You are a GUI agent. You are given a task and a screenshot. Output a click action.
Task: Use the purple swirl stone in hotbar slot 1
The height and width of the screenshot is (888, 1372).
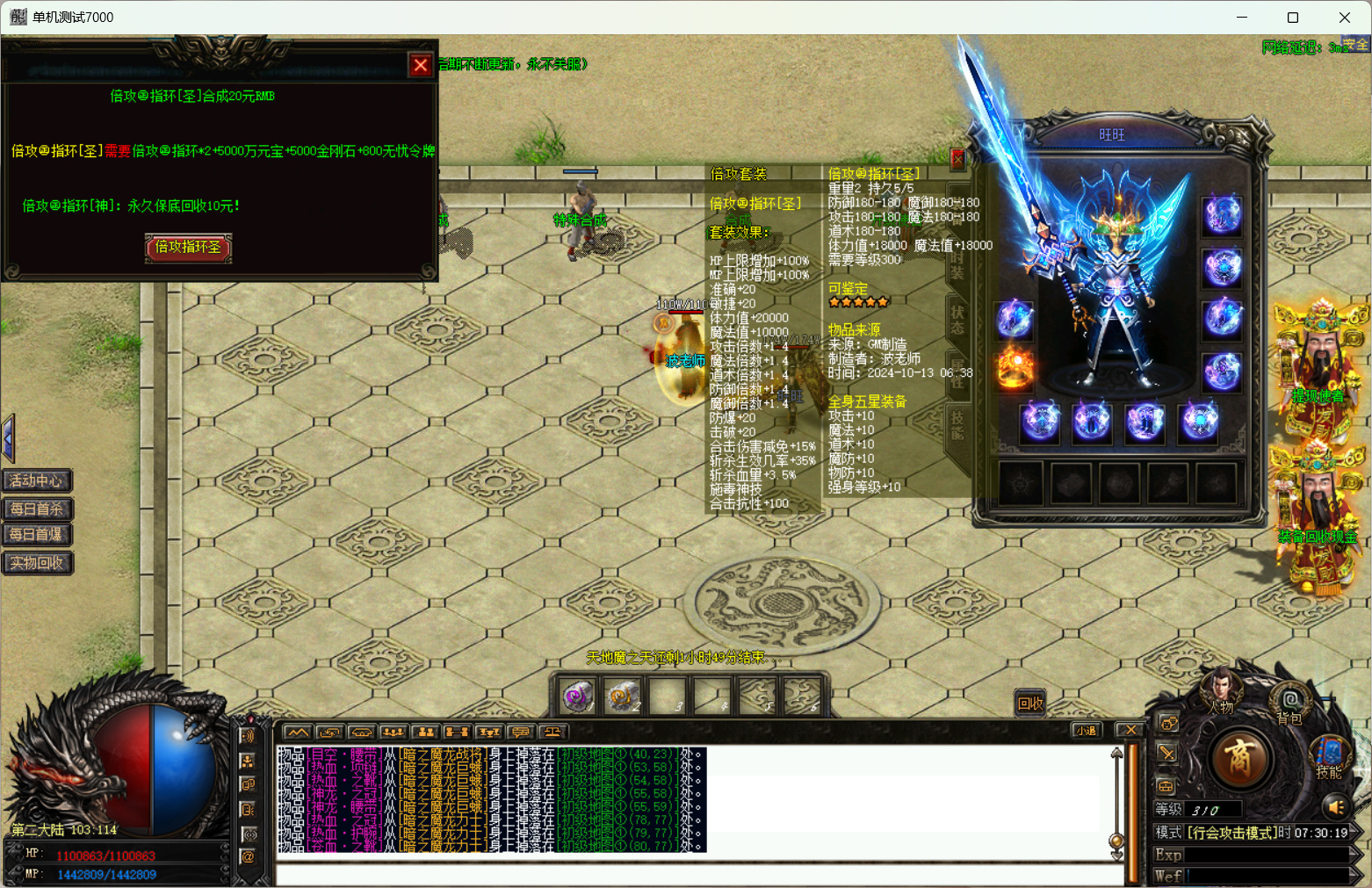point(578,697)
